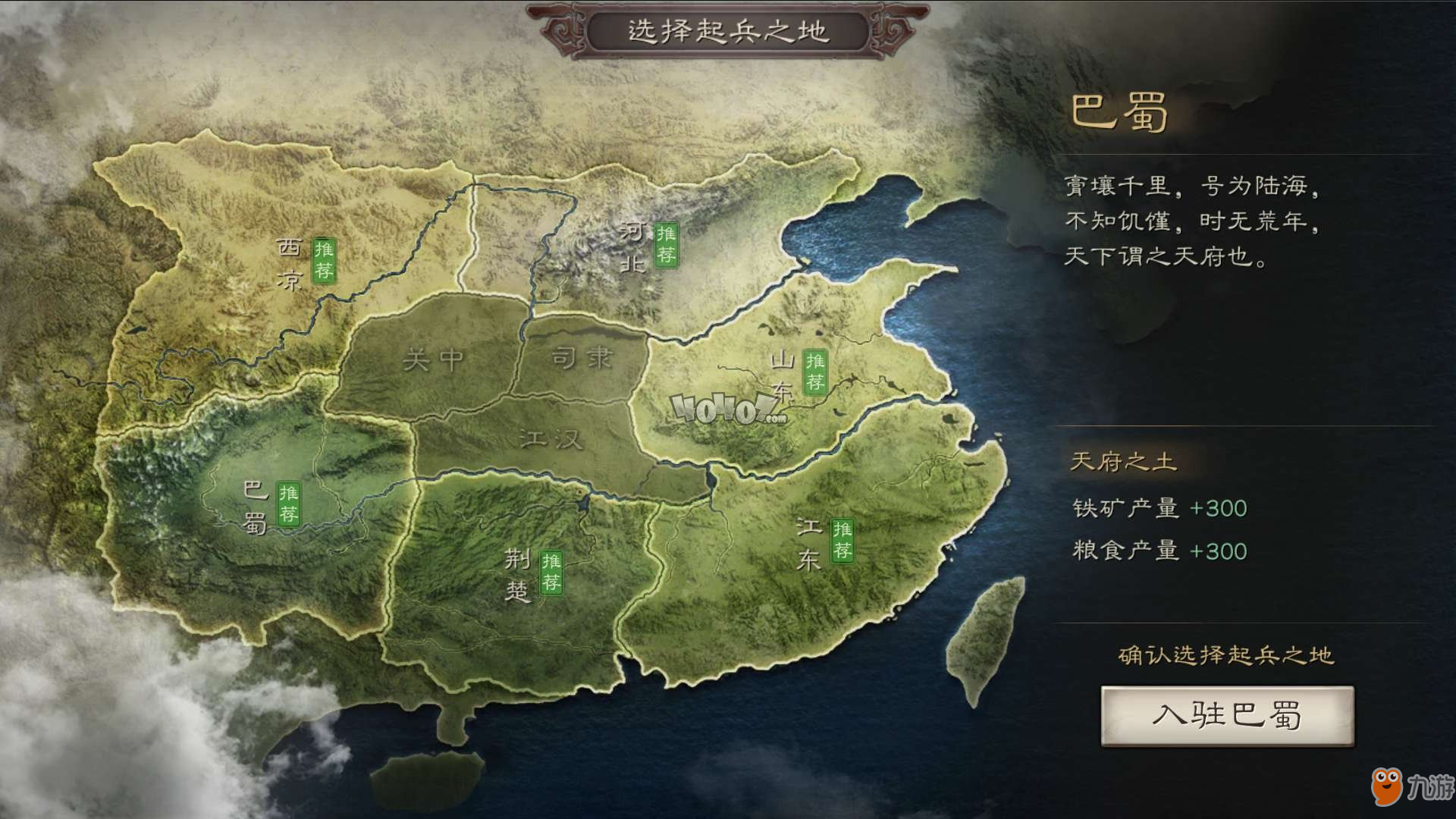Screen dimensions: 1456x819
Task: Select the 山东 region on the map
Action: pos(781,375)
